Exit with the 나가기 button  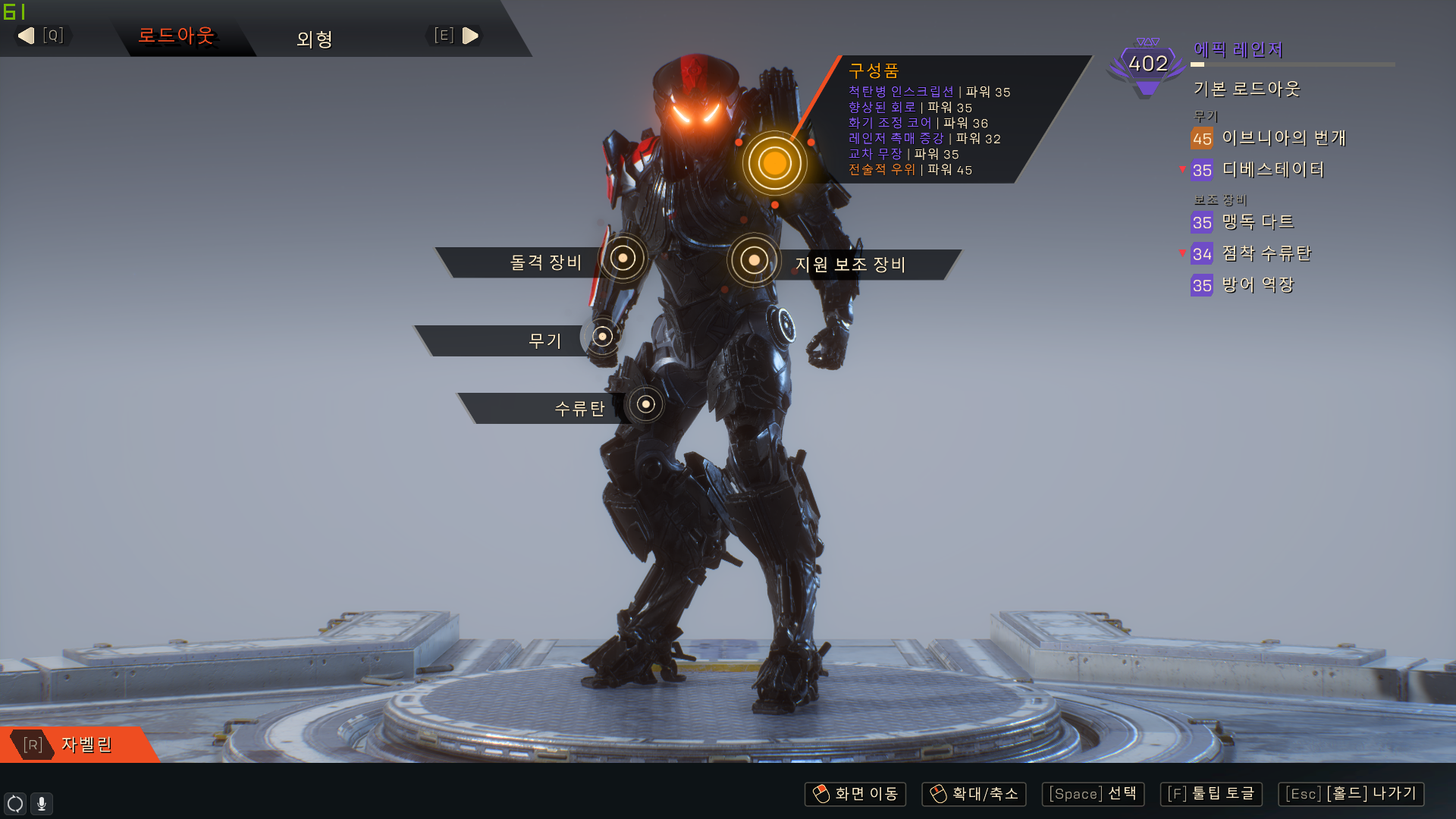click(x=1351, y=794)
